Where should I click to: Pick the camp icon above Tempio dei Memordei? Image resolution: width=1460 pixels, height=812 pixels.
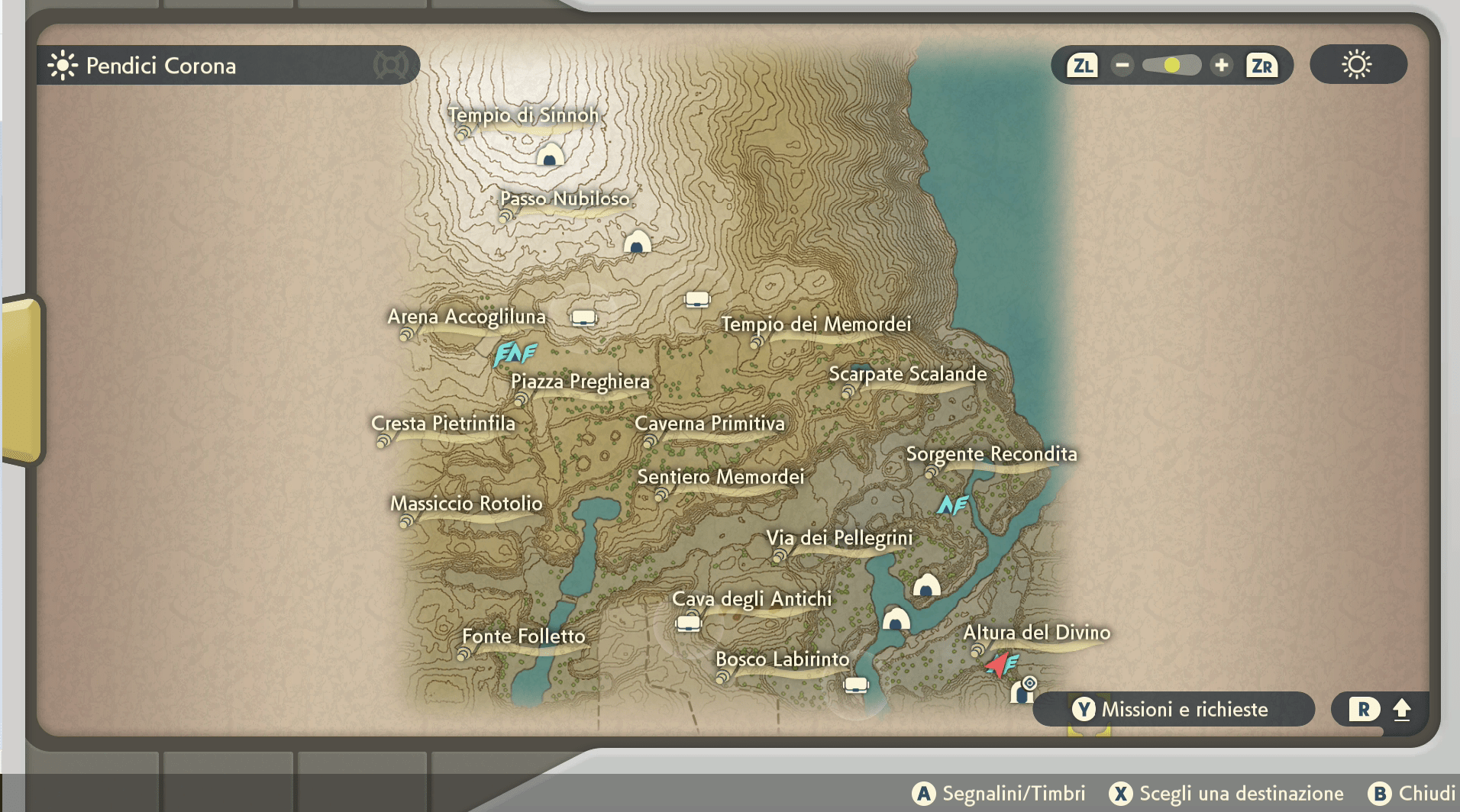tap(697, 299)
